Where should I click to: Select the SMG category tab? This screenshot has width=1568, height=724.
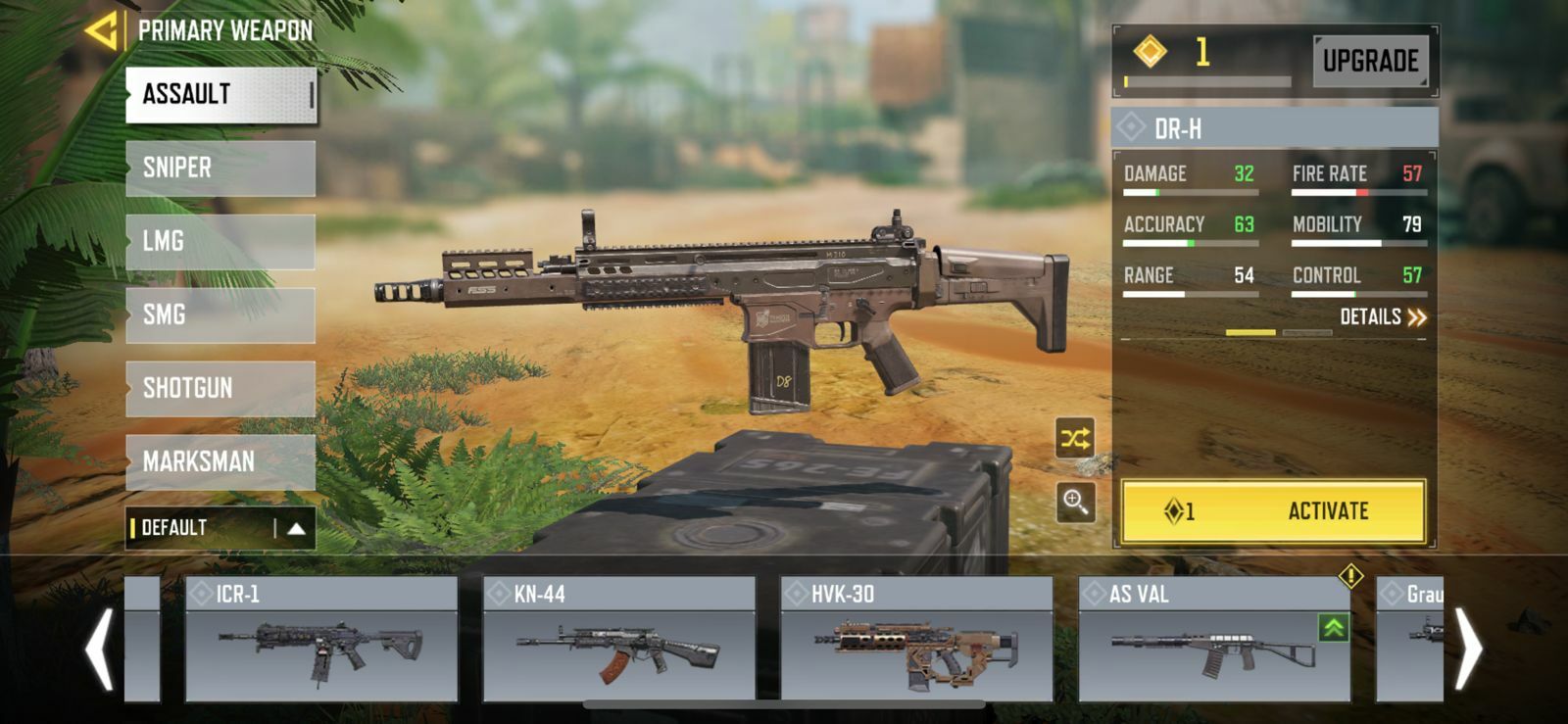point(220,314)
